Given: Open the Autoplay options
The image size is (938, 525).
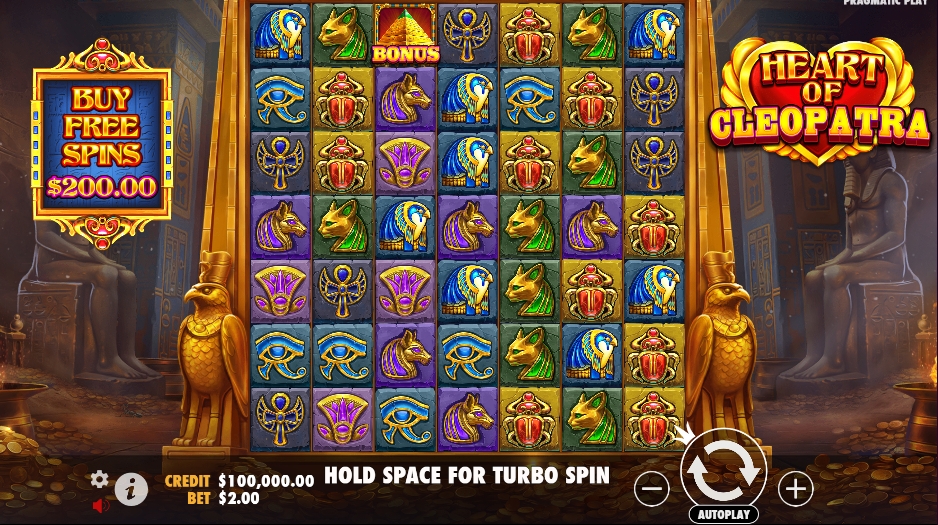Looking at the screenshot, I should (x=723, y=515).
